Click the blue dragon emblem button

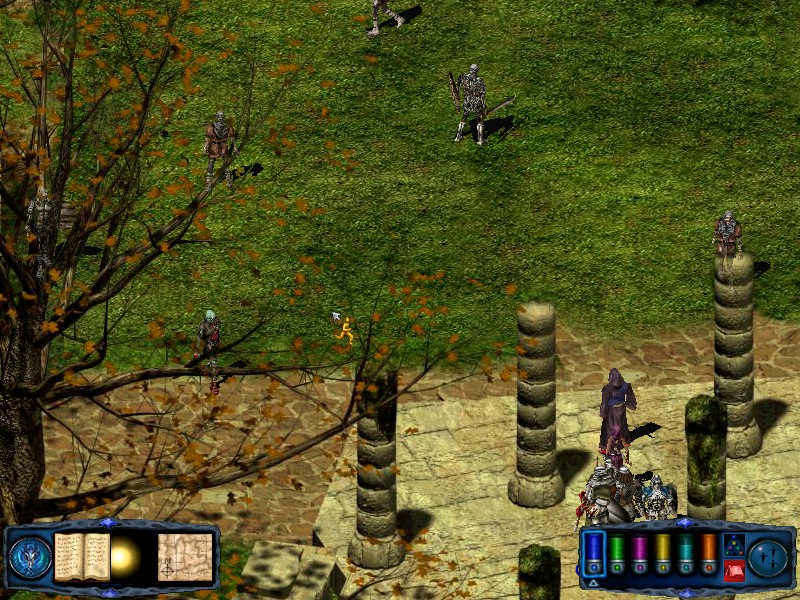pos(29,557)
